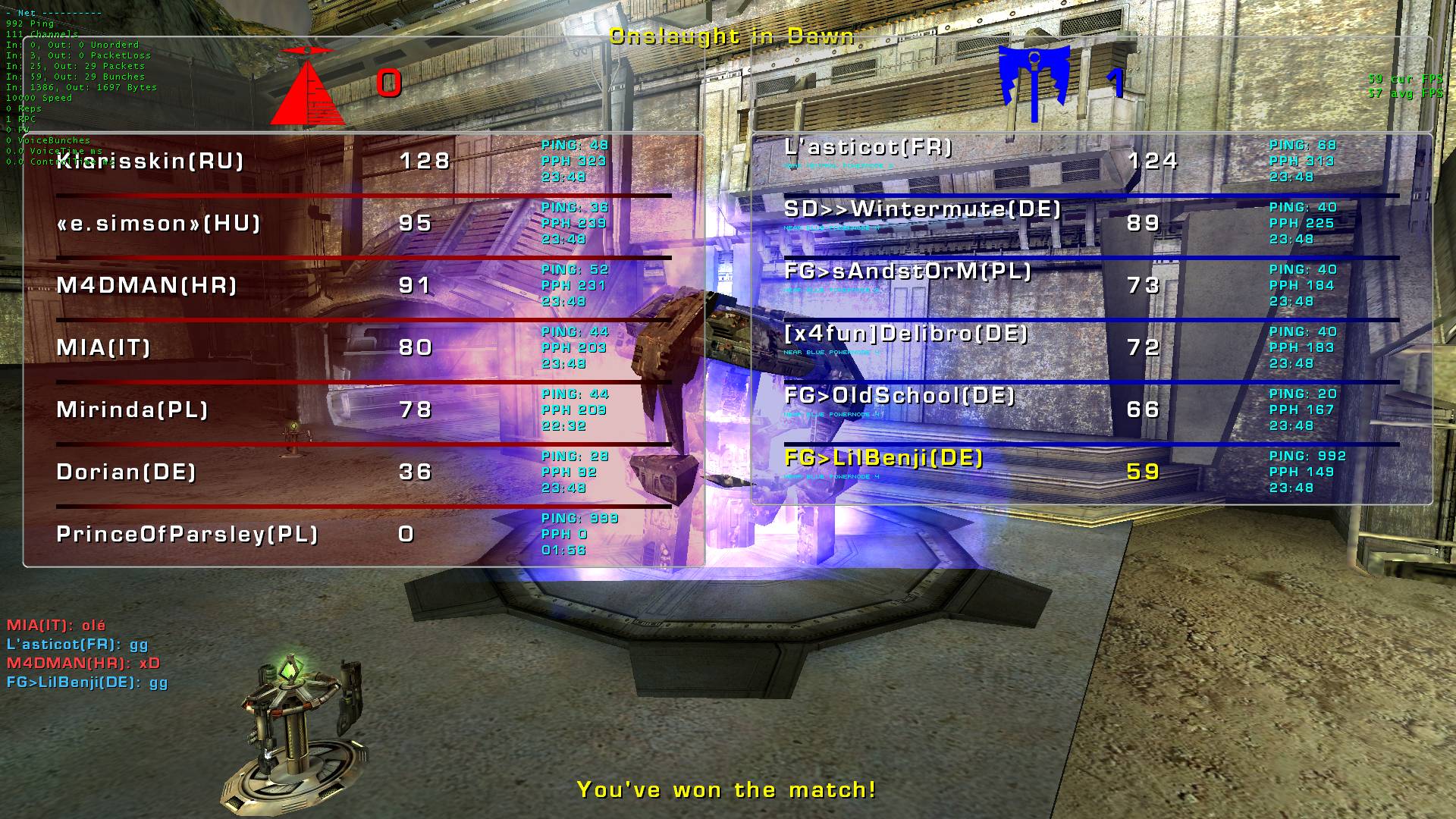The image size is (1456, 819).
Task: Pick FG>OldSchool(DE) from the blue team
Action: [x=899, y=396]
